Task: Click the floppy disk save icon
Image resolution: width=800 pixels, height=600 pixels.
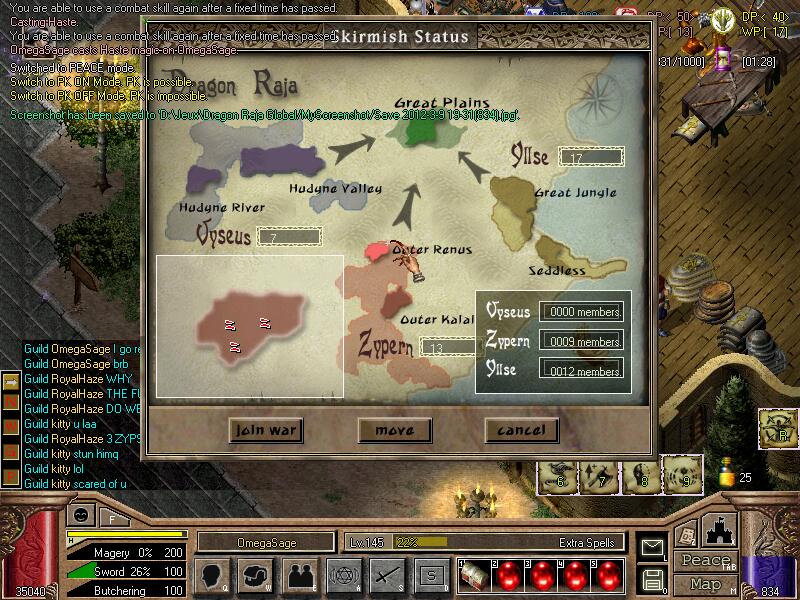Action: (653, 578)
